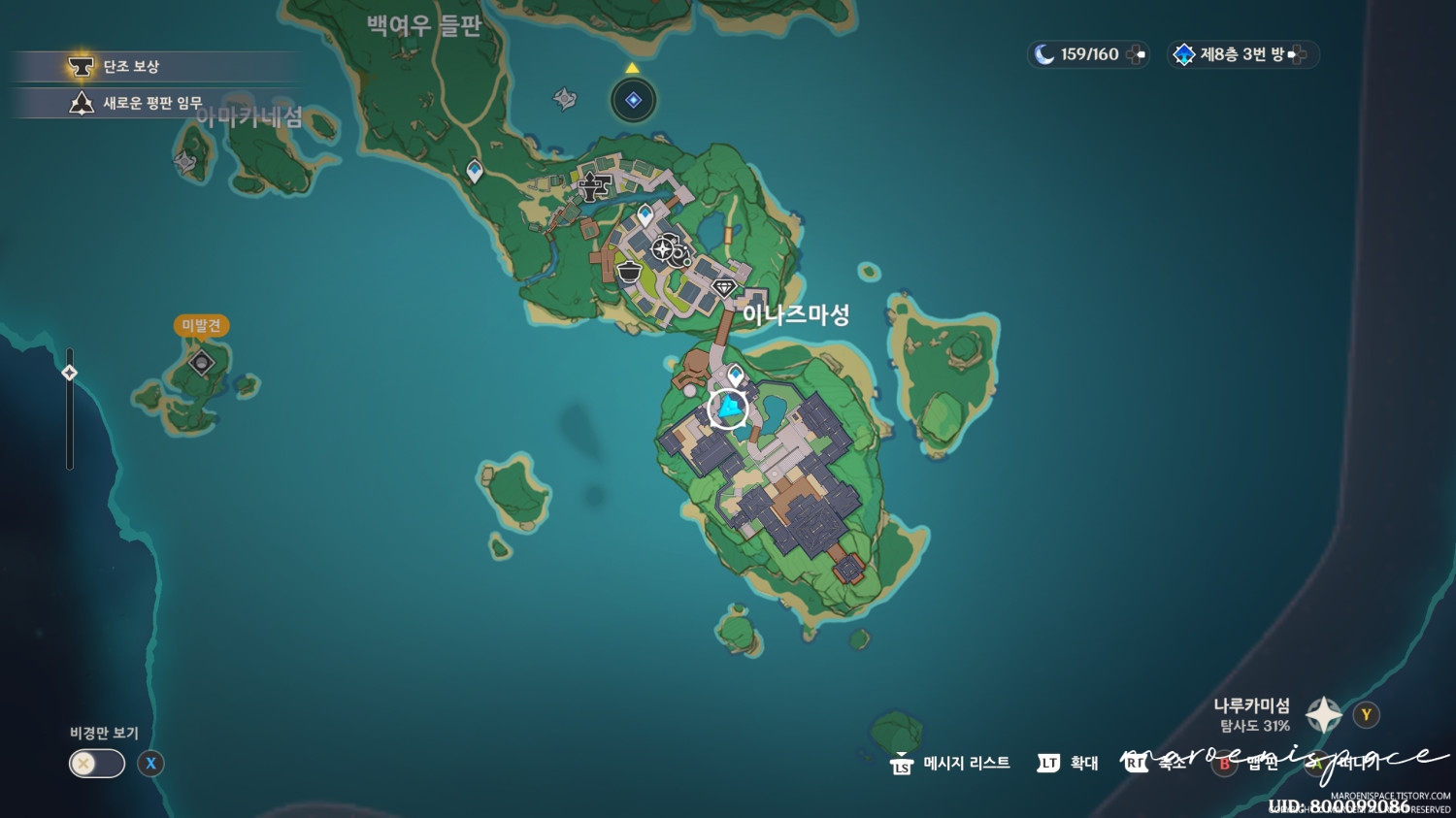Click the moon-shaped resin icon showing 159/160
Image resolution: width=1456 pixels, height=818 pixels.
(1085, 54)
